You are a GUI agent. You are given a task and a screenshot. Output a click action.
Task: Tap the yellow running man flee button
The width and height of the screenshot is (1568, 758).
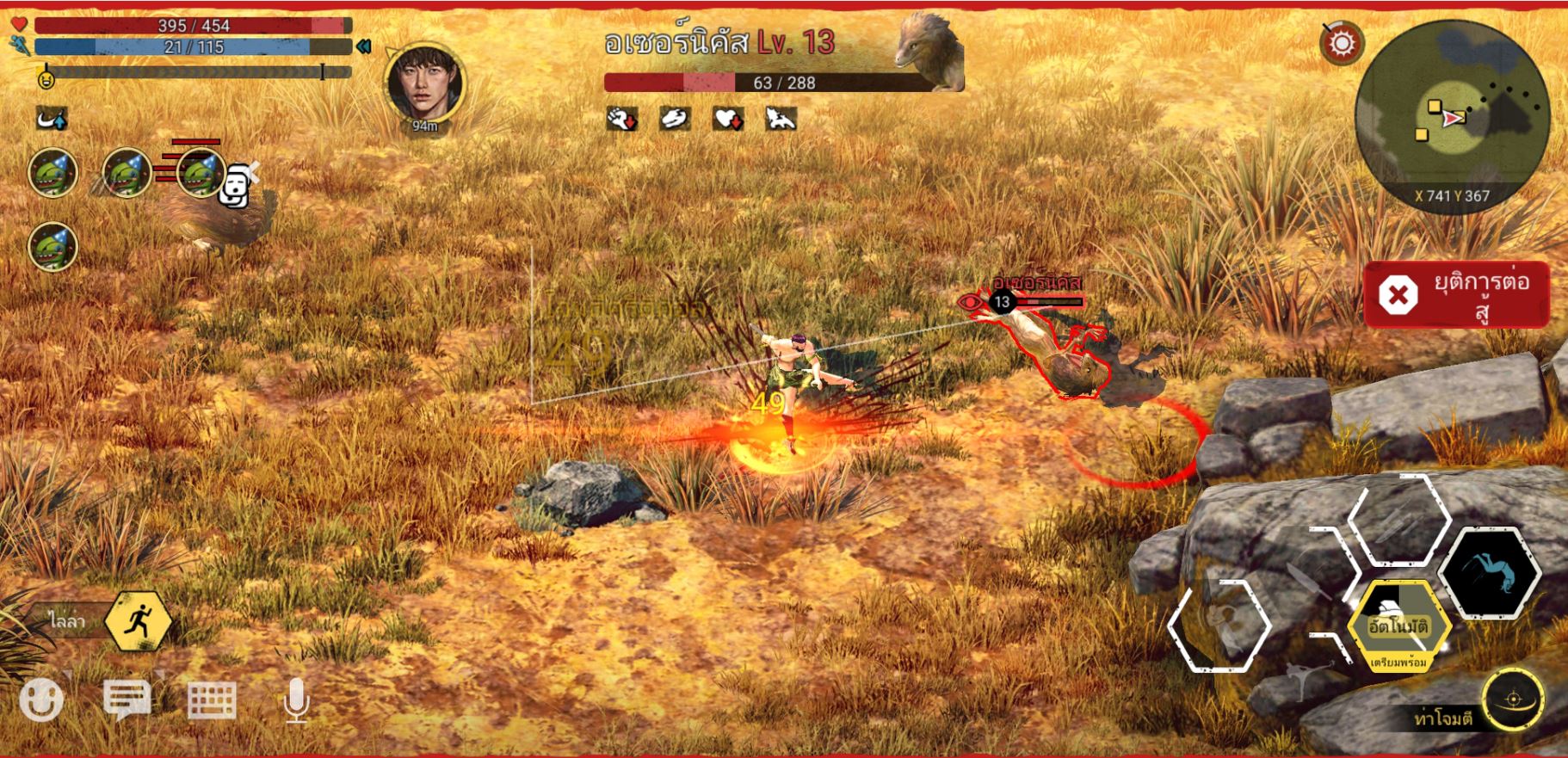click(138, 620)
